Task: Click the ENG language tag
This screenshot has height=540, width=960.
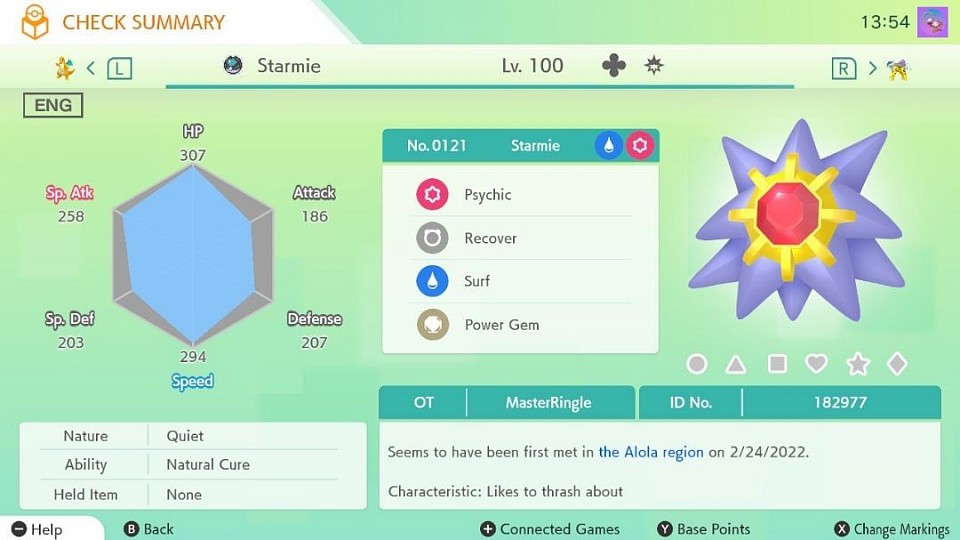Action: pos(53,105)
